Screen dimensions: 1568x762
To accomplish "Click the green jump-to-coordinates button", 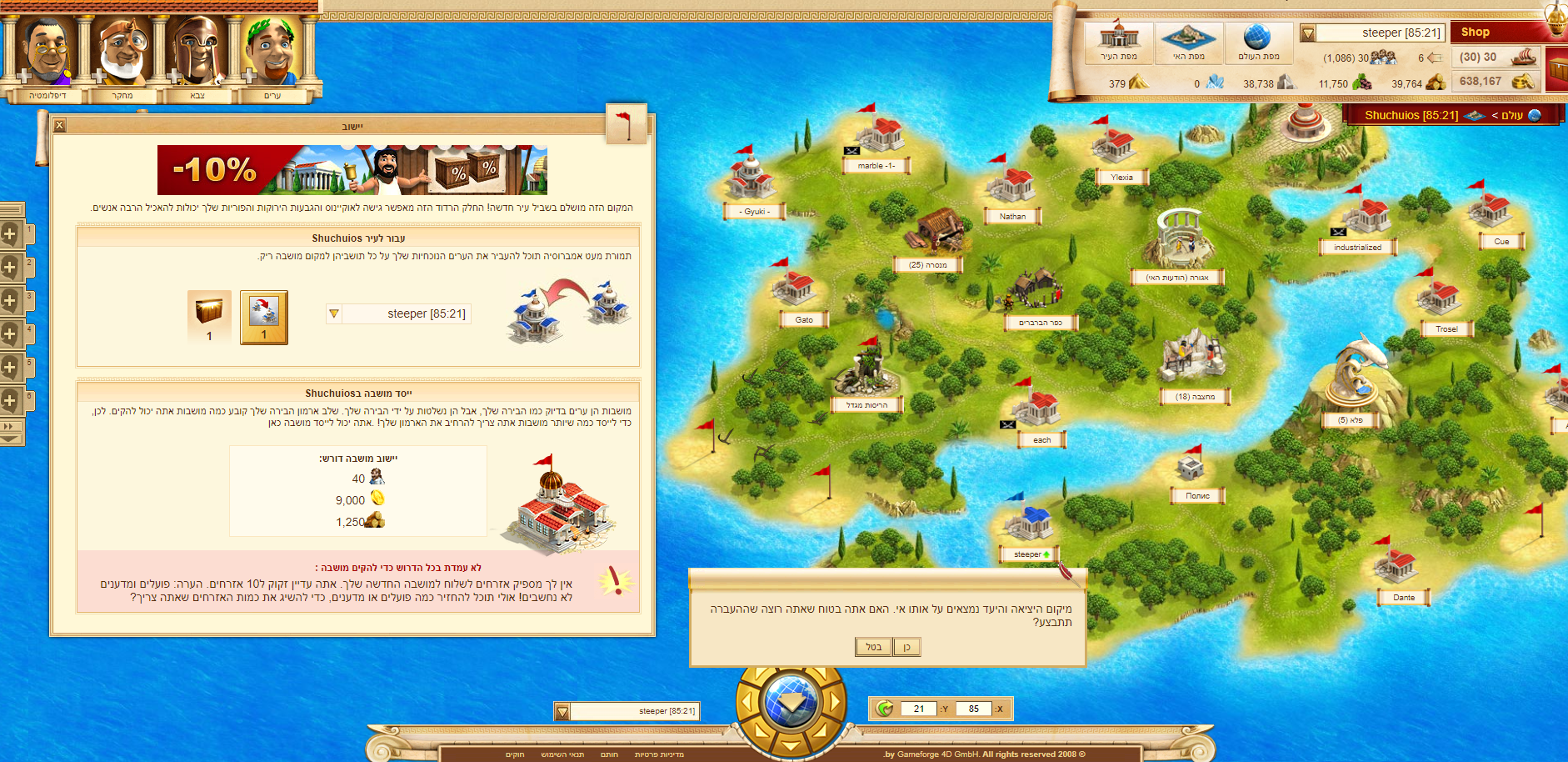I will coord(885,709).
